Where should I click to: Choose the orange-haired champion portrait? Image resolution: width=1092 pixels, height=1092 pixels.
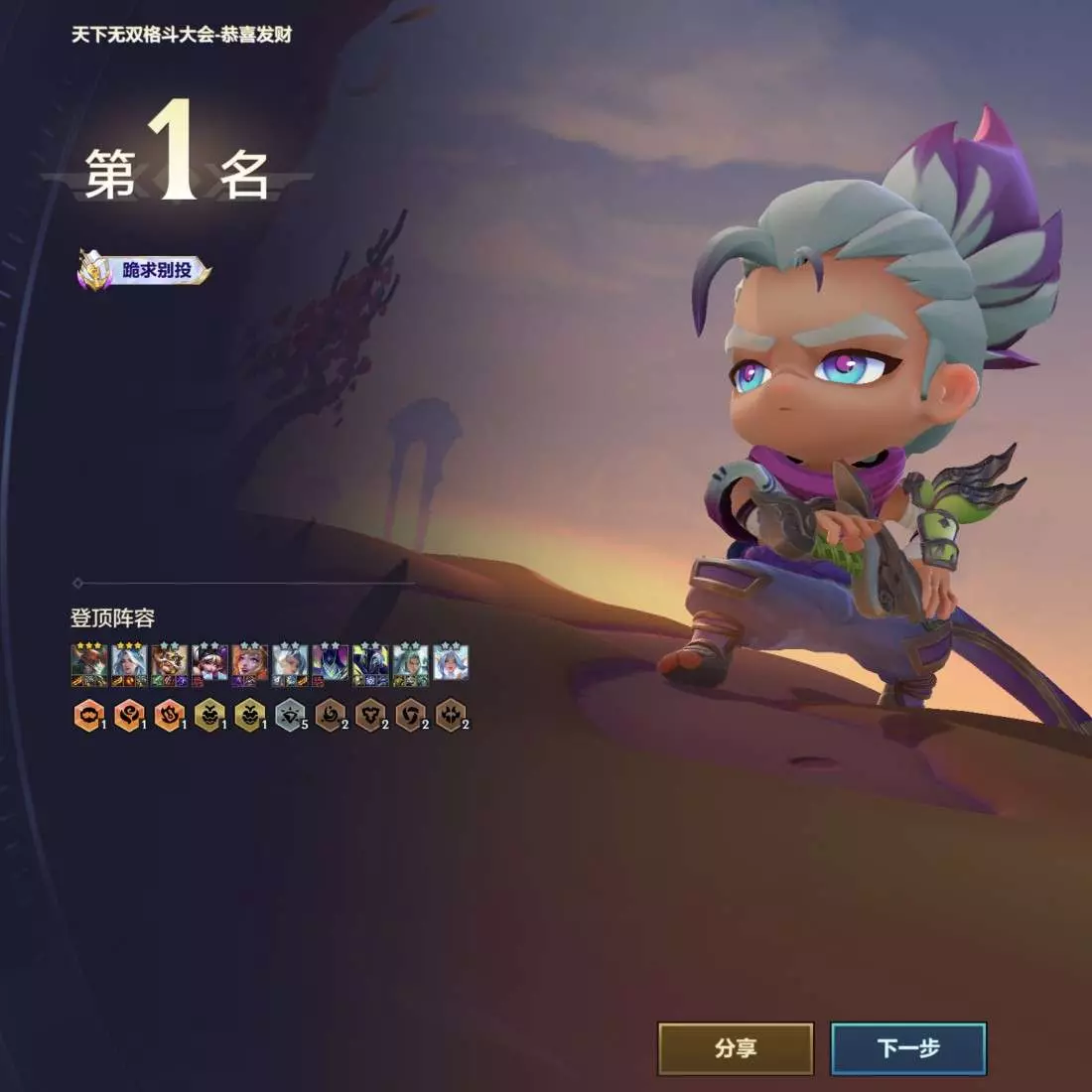[x=250, y=664]
